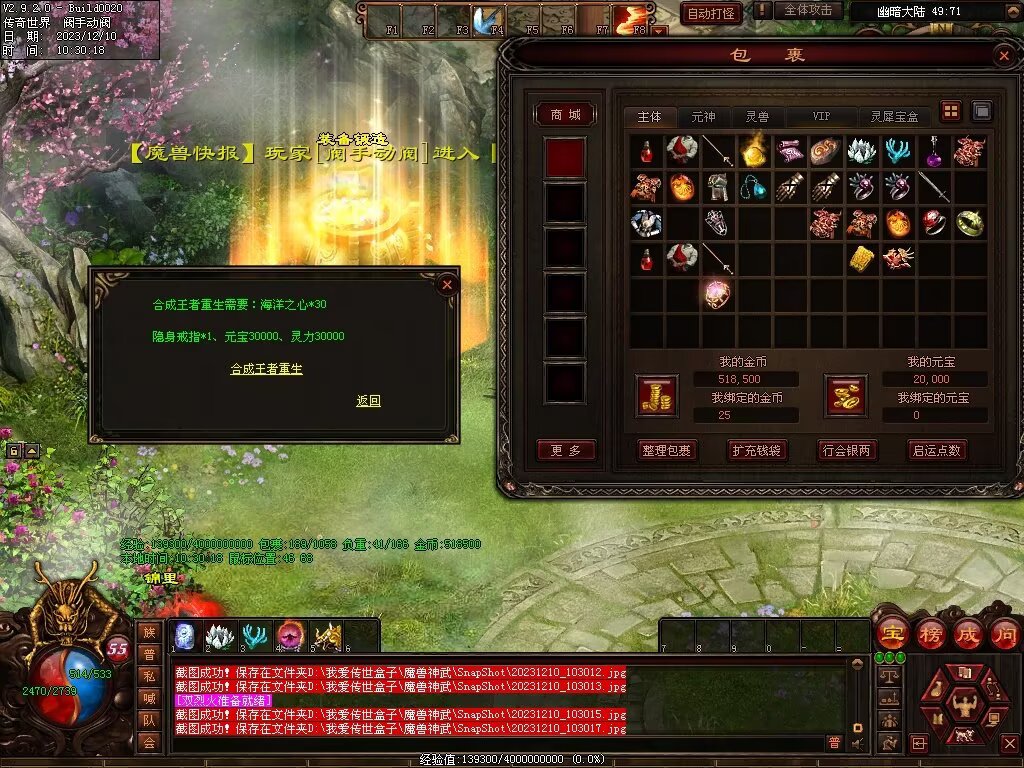Image resolution: width=1024 pixels, height=768 pixels.
Task: Select the glowing pink ring in bag
Action: click(x=717, y=294)
